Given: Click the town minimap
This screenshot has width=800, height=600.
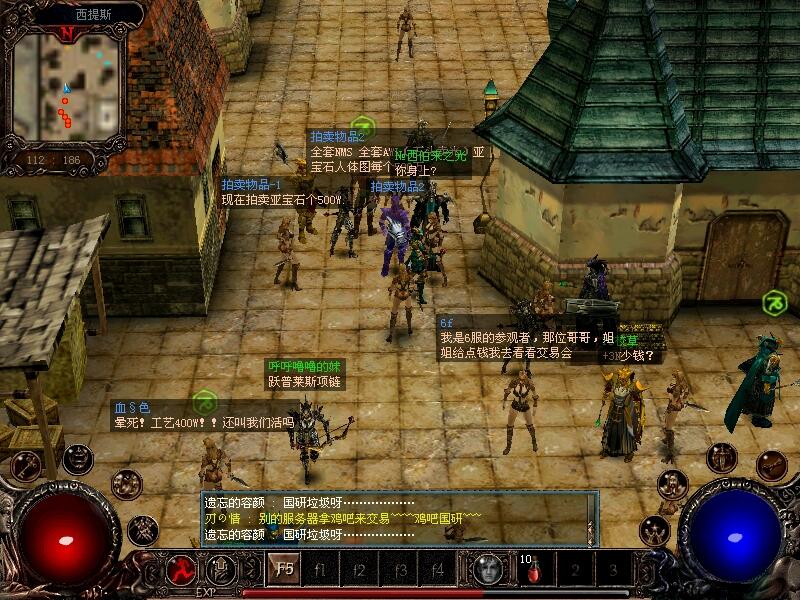Looking at the screenshot, I should tap(66, 88).
